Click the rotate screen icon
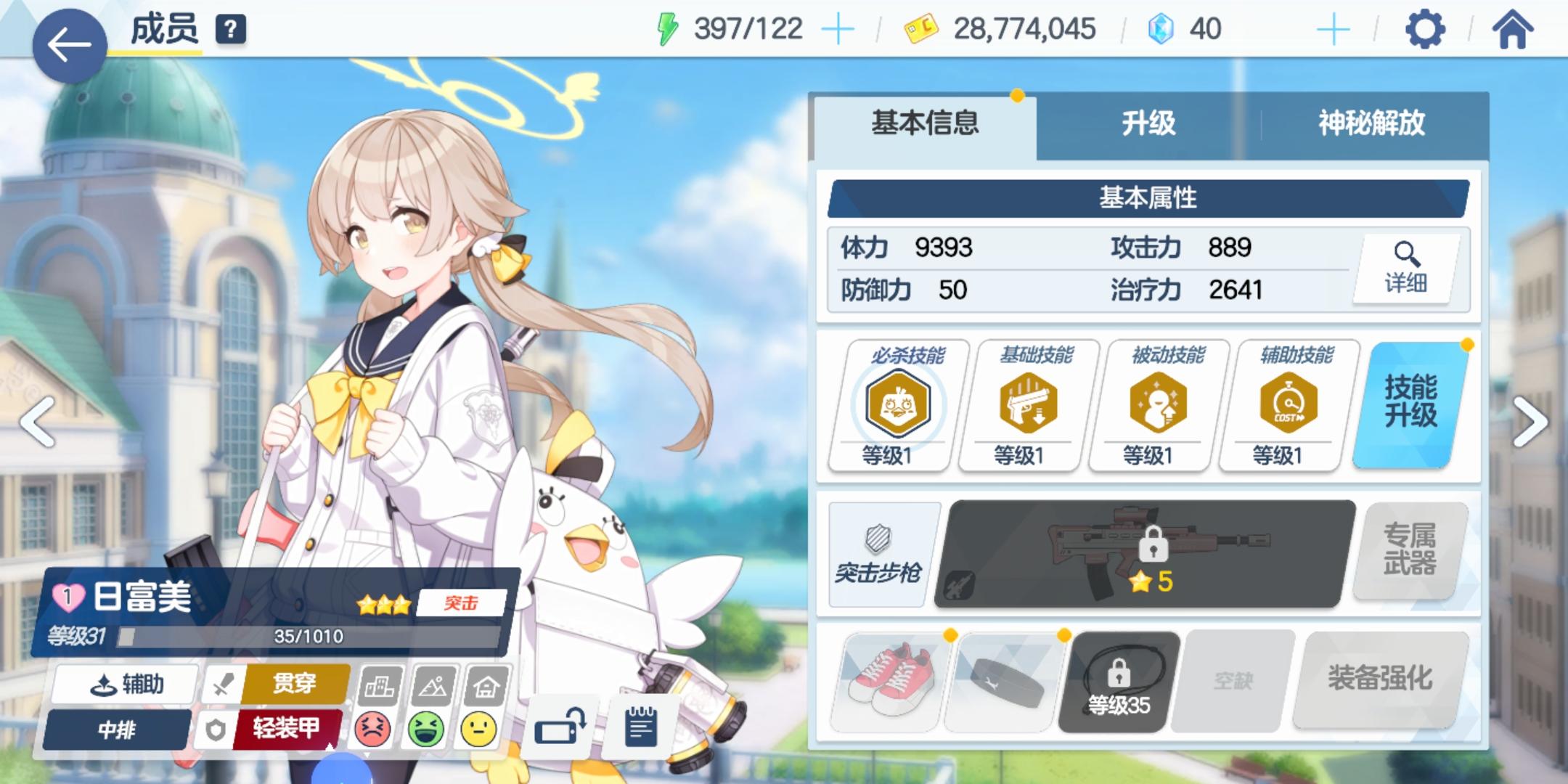The width and height of the screenshot is (1568, 784). pos(559,726)
